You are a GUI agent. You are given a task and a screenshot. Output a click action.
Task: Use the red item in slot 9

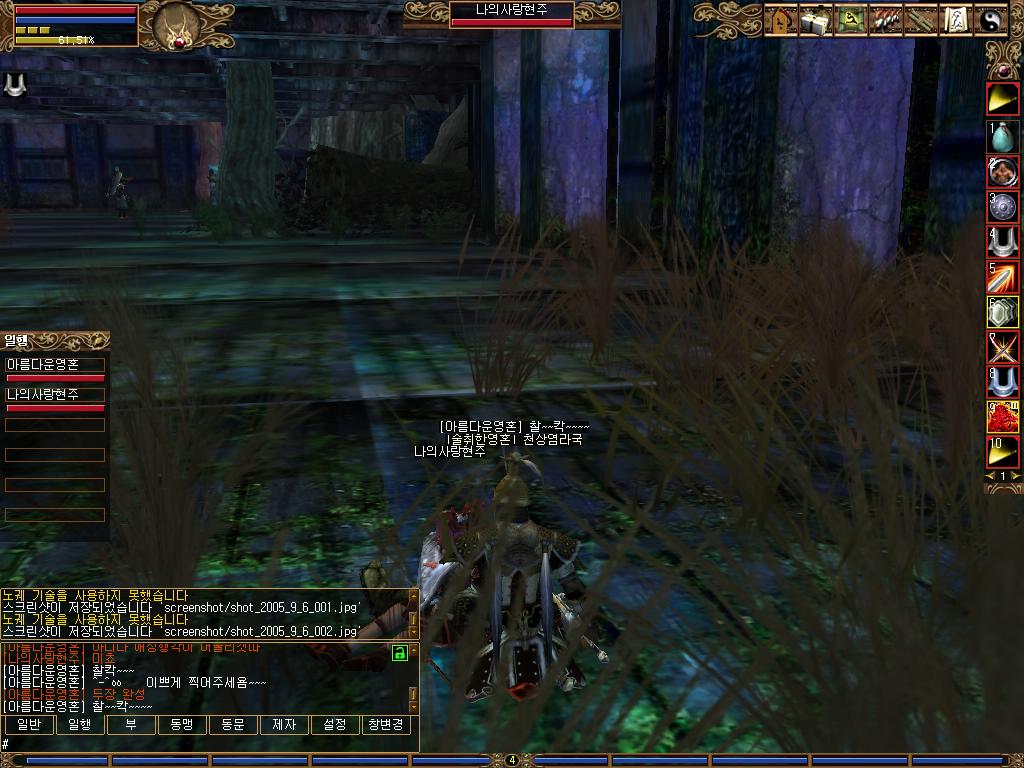[x=1003, y=417]
